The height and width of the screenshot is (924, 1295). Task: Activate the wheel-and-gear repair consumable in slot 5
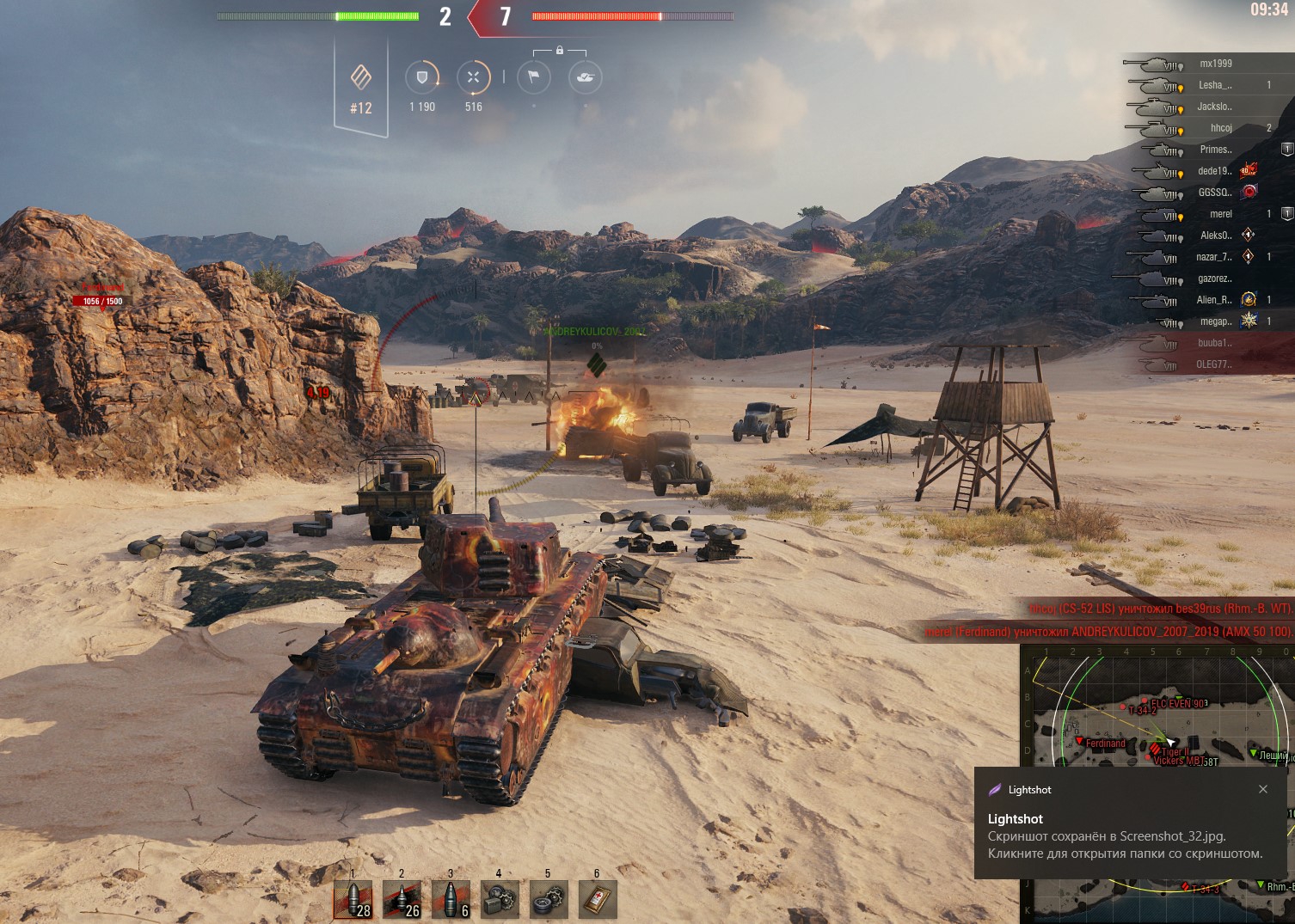[x=548, y=900]
